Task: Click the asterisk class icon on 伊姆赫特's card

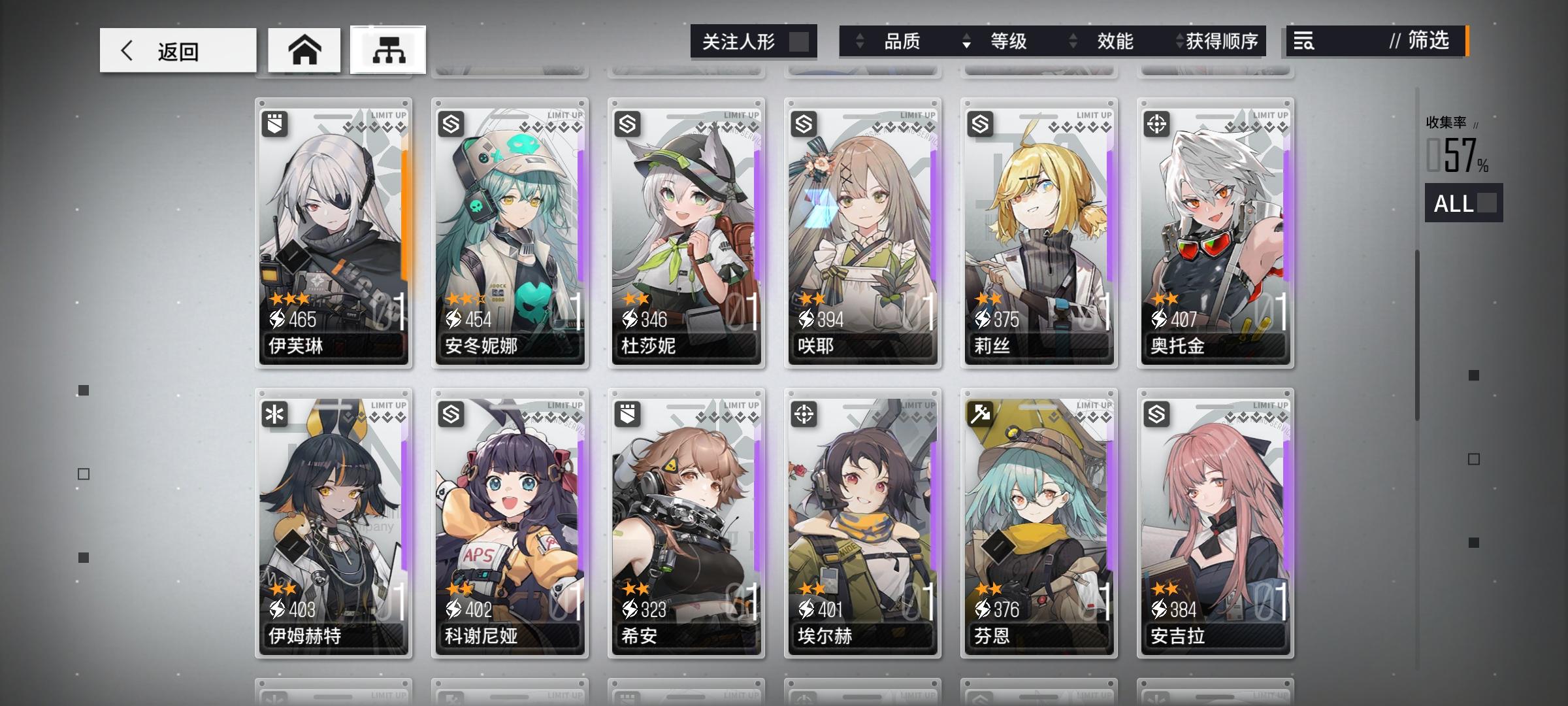Action: 274,414
